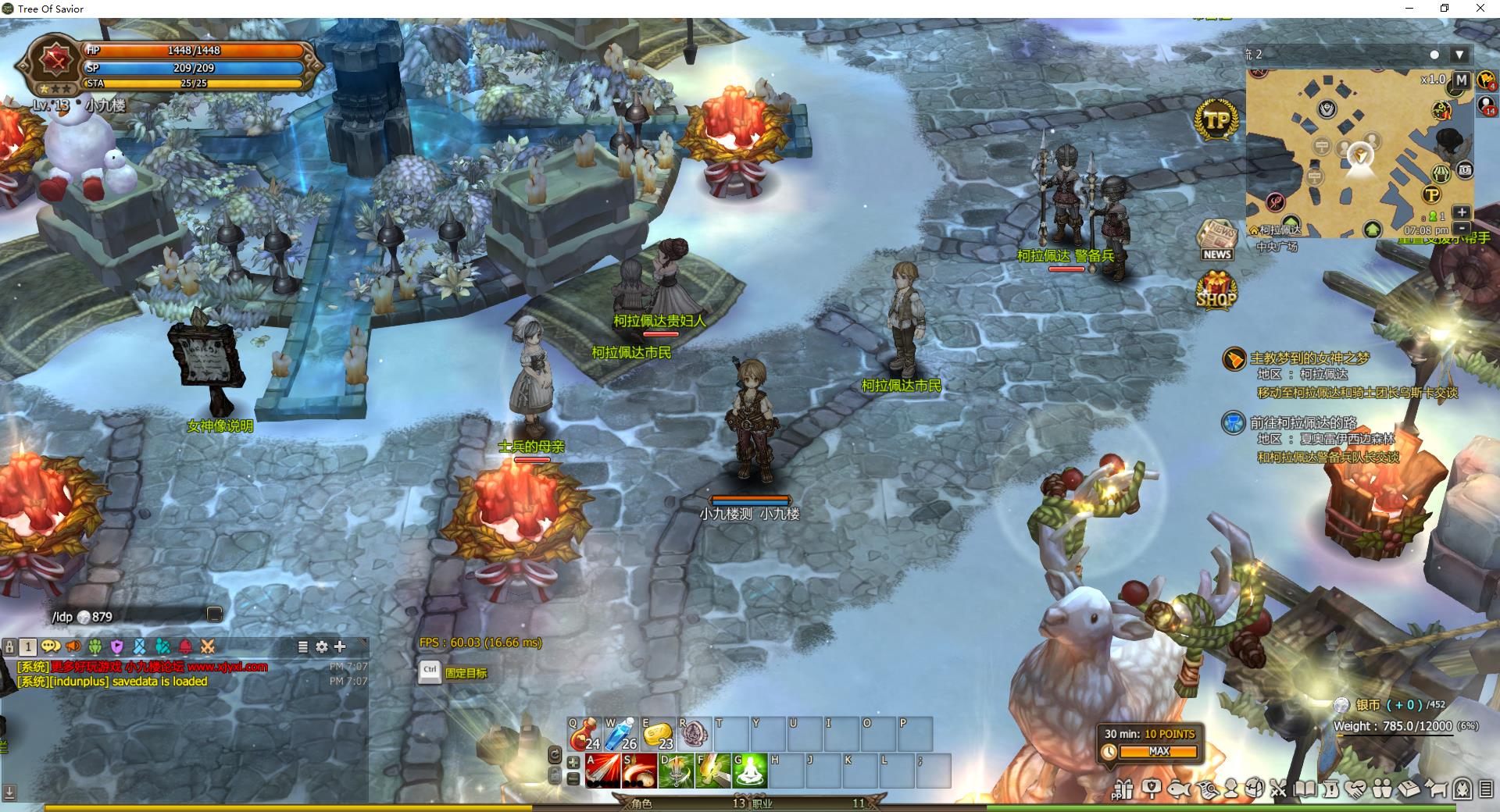Add a new chat tab with plus
The image size is (1500, 812).
tap(340, 646)
